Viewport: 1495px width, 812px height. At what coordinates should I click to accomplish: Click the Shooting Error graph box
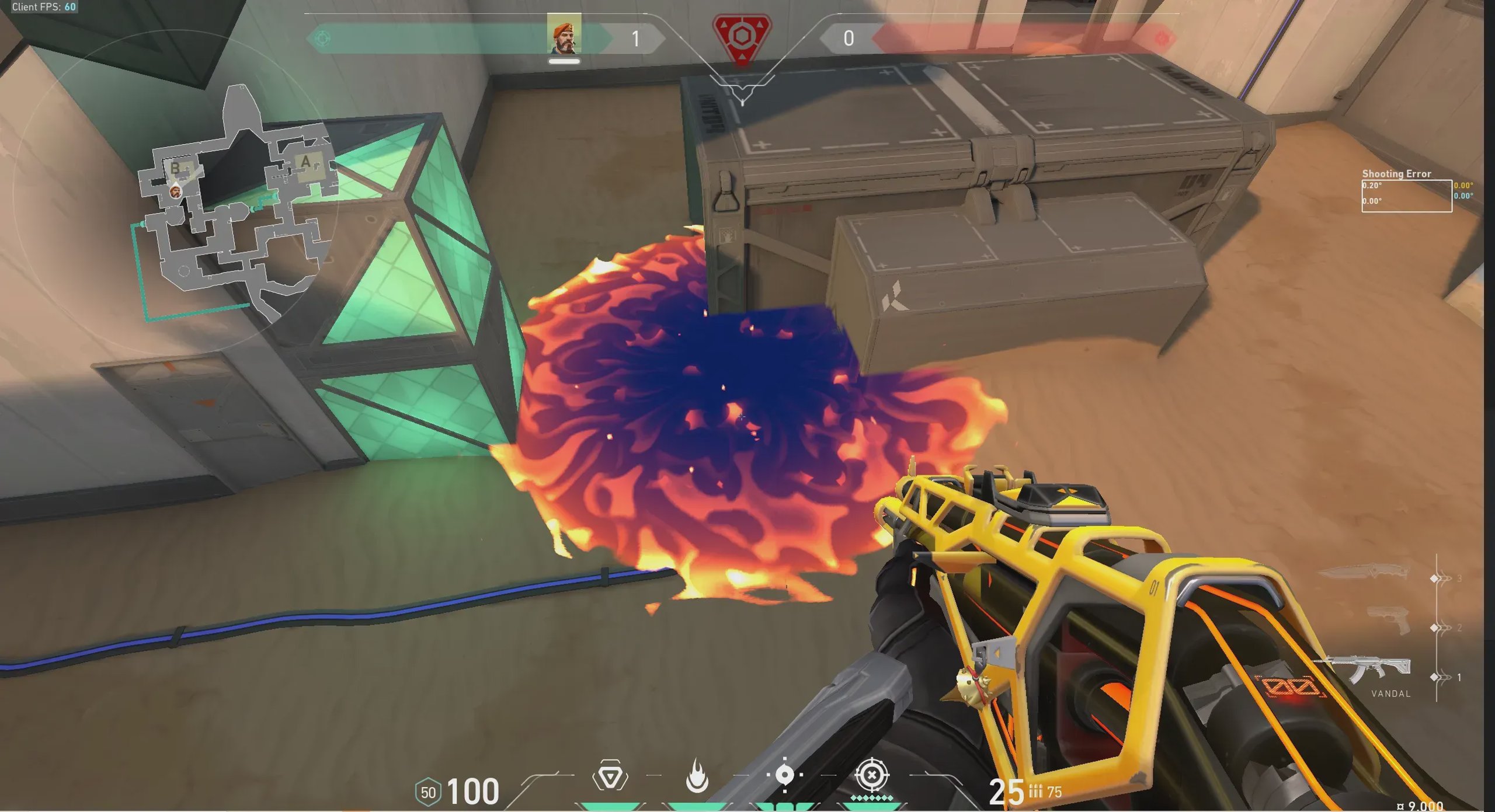click(x=1406, y=196)
